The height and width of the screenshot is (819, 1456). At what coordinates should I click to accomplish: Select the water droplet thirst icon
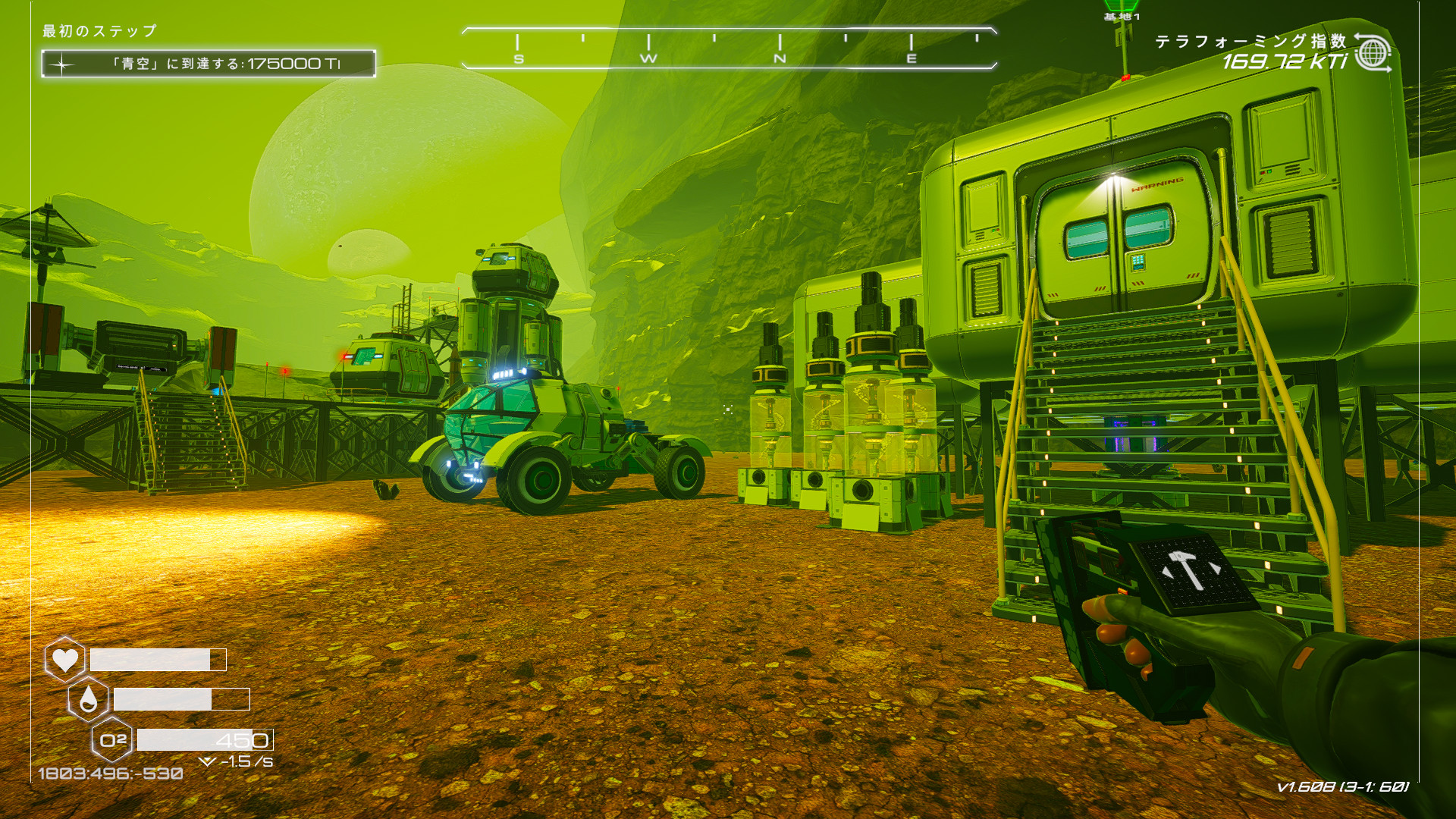point(88,698)
